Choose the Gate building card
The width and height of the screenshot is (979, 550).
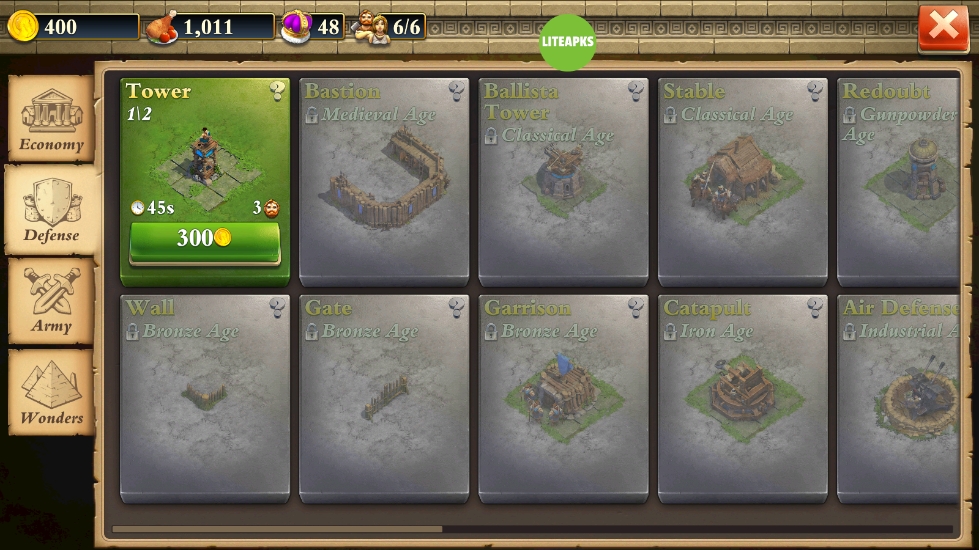coord(384,398)
